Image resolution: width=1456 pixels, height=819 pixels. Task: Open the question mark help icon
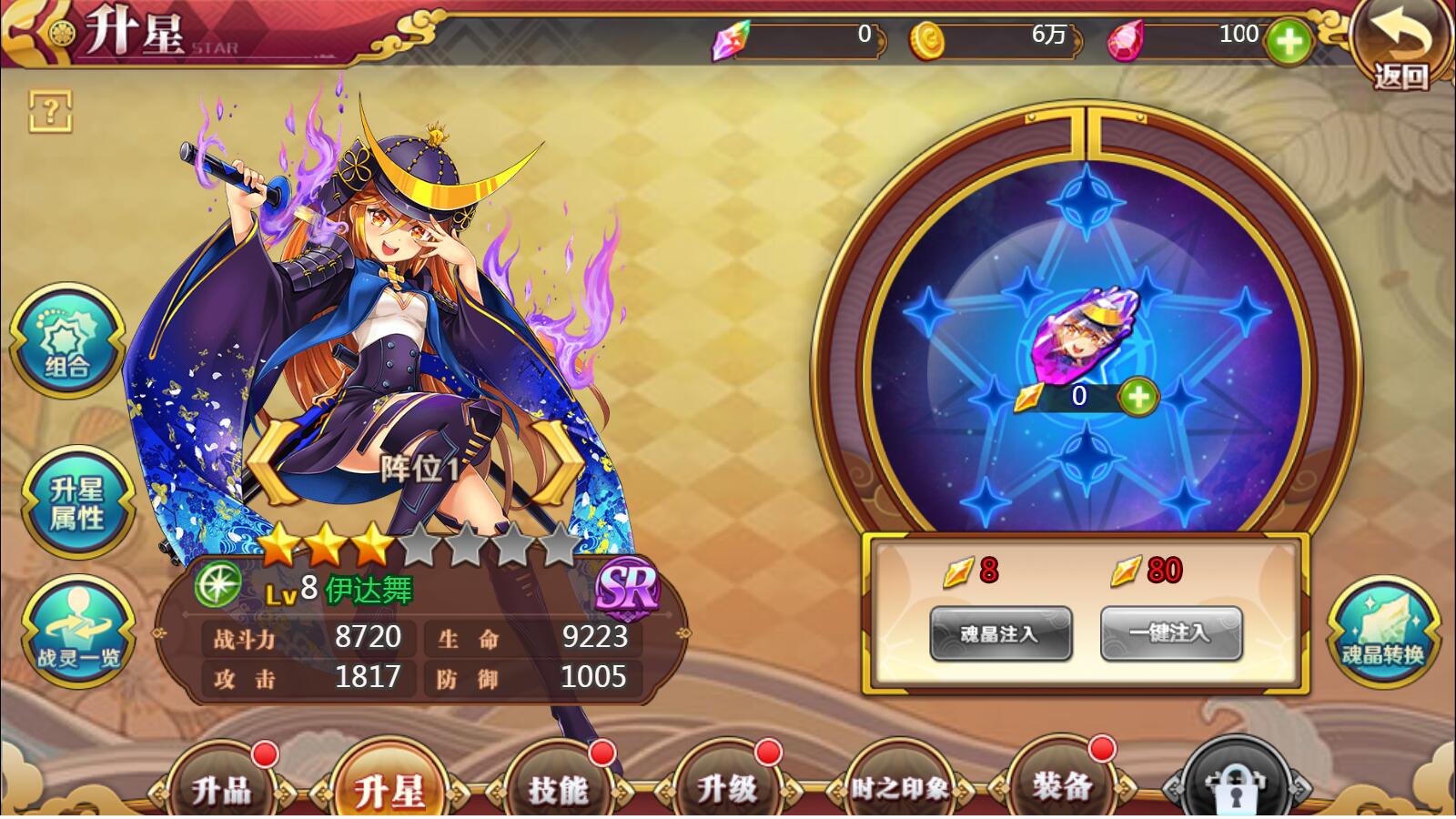pos(50,112)
